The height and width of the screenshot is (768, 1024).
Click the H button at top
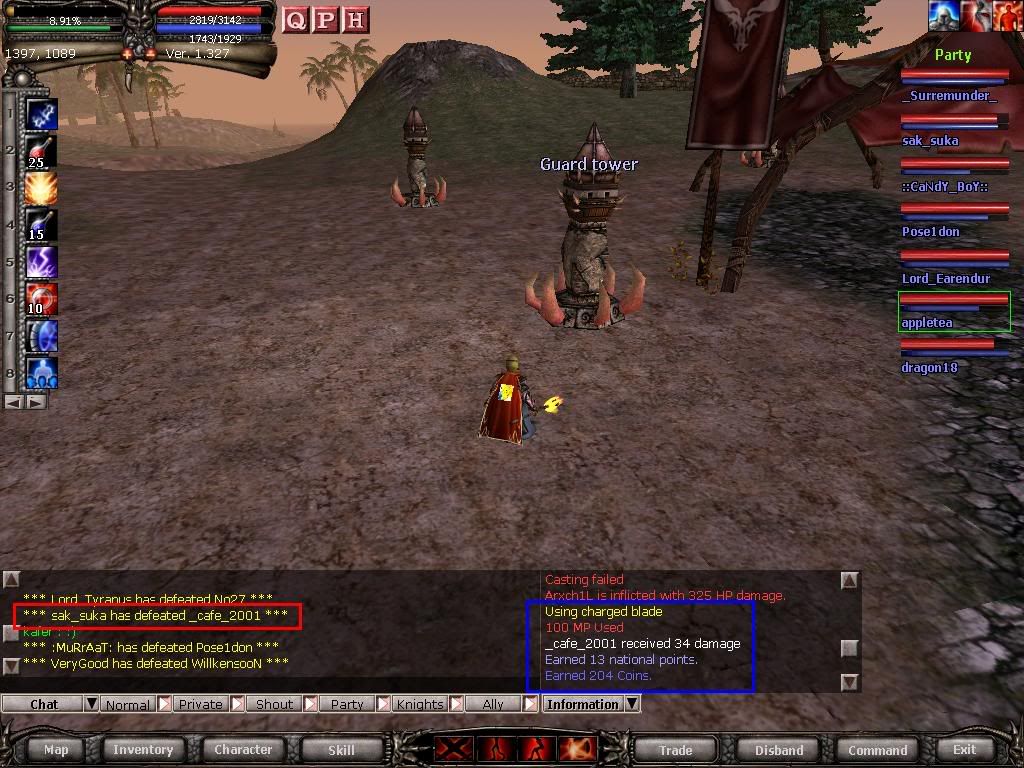pos(355,20)
